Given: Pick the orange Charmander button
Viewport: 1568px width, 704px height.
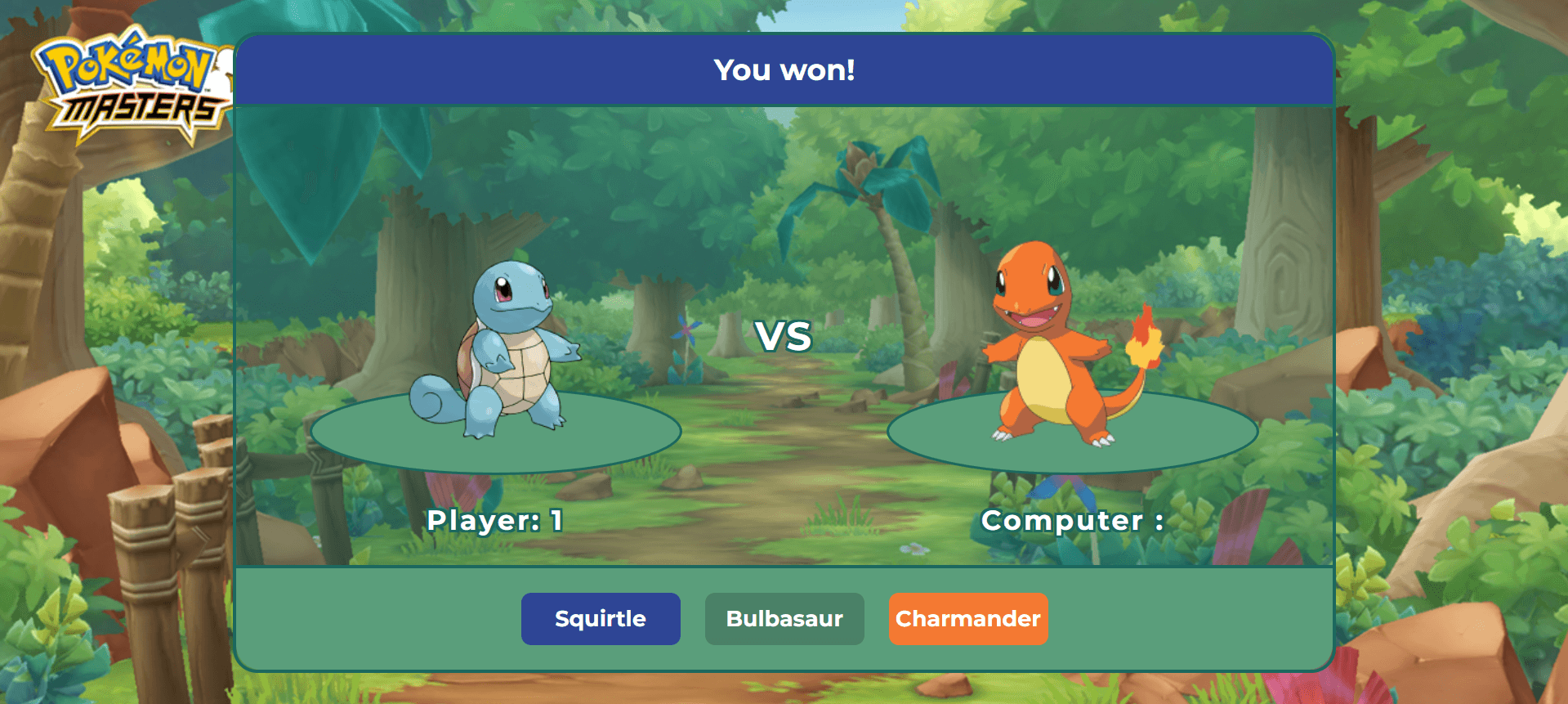Looking at the screenshot, I should point(968,619).
